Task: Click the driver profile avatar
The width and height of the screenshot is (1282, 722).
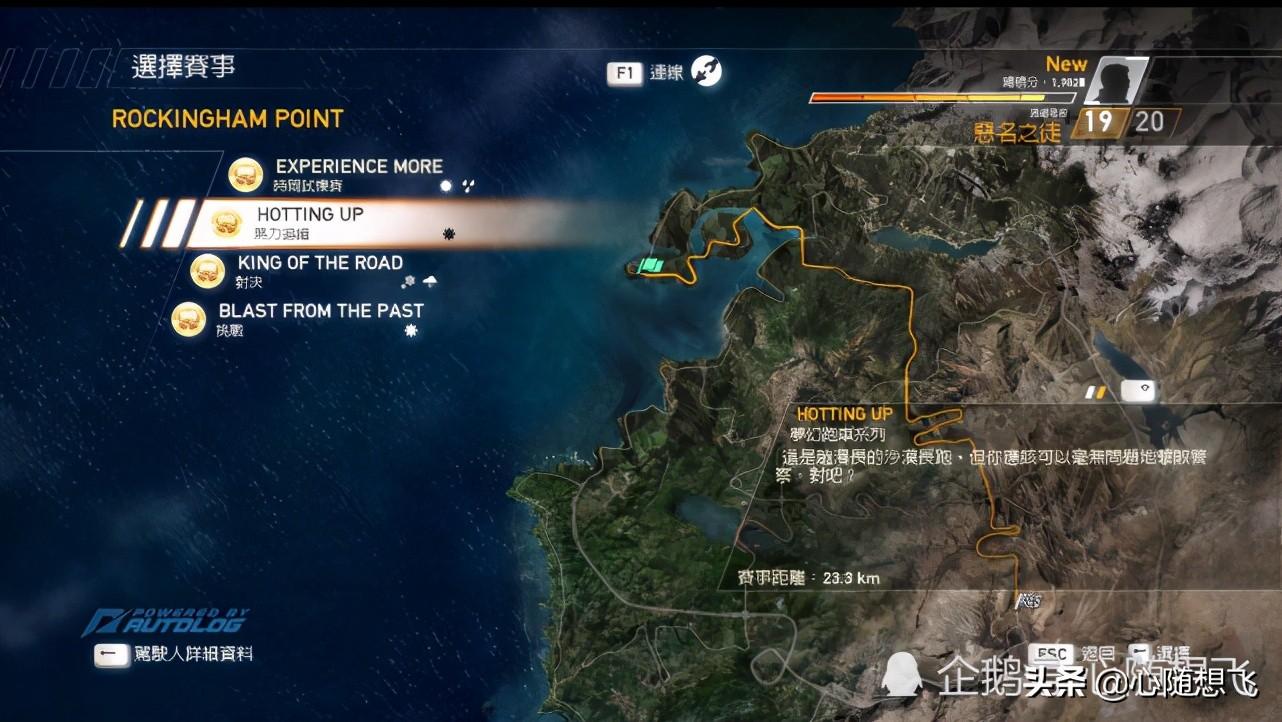Action: [x=1112, y=81]
